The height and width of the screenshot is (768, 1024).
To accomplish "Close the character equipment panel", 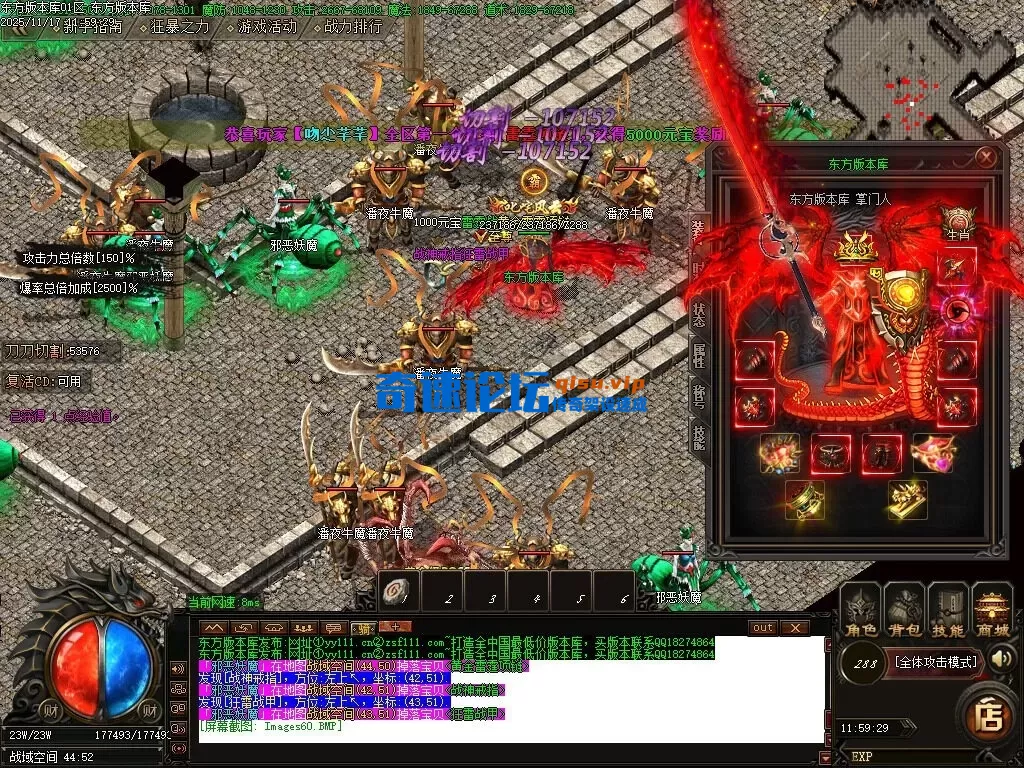I will pyautogui.click(x=986, y=157).
